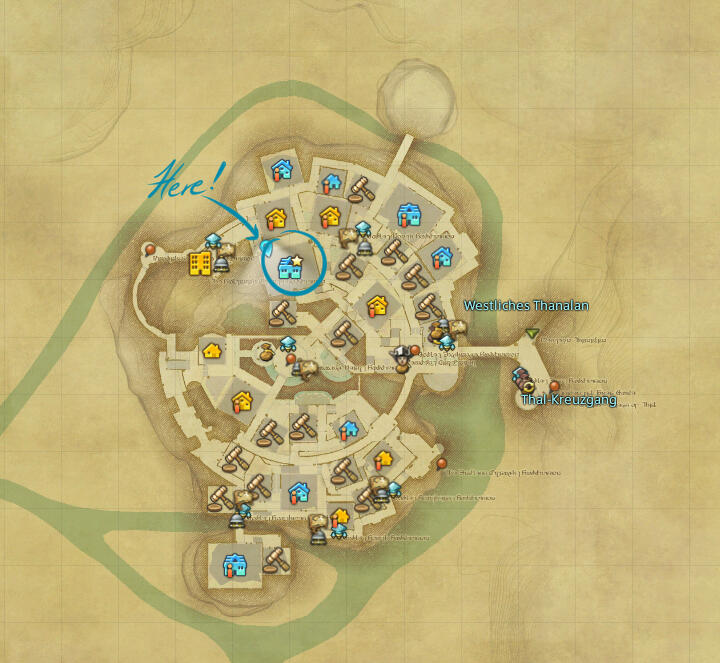
Task: Click the green triangle zone exit marker
Action: [x=533, y=333]
